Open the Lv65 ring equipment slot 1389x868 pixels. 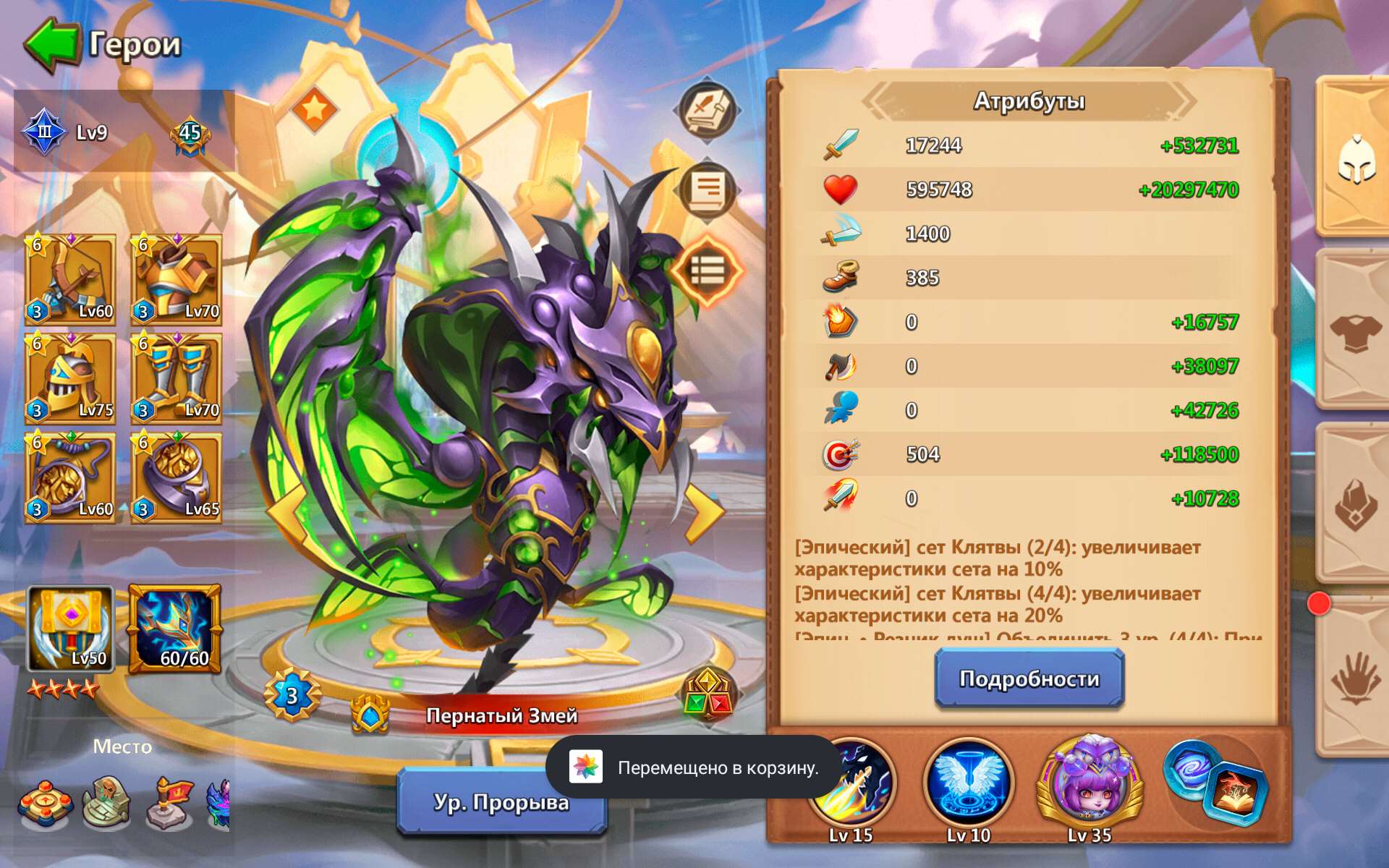[x=176, y=475]
